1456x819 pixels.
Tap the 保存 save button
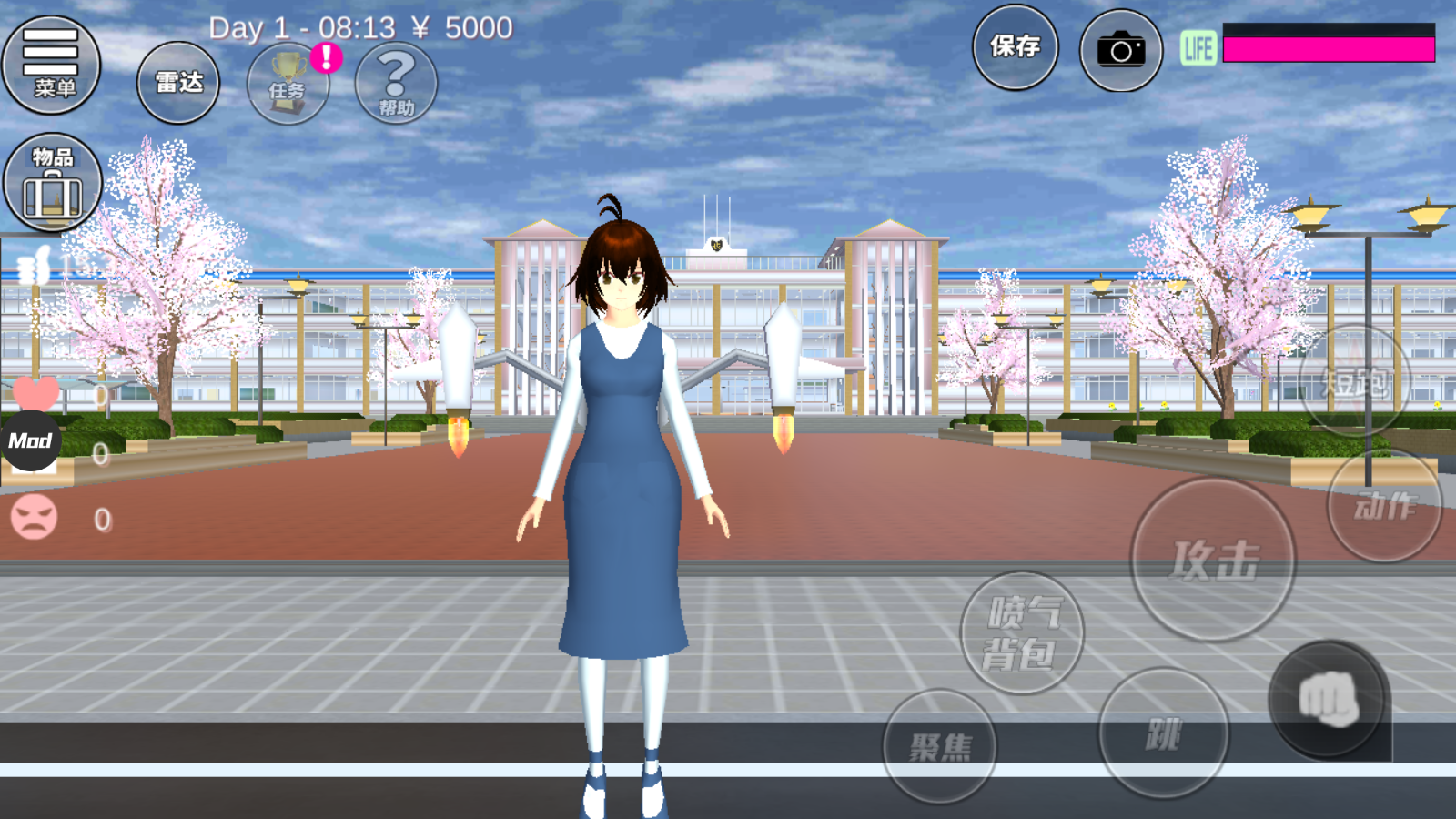(1015, 47)
